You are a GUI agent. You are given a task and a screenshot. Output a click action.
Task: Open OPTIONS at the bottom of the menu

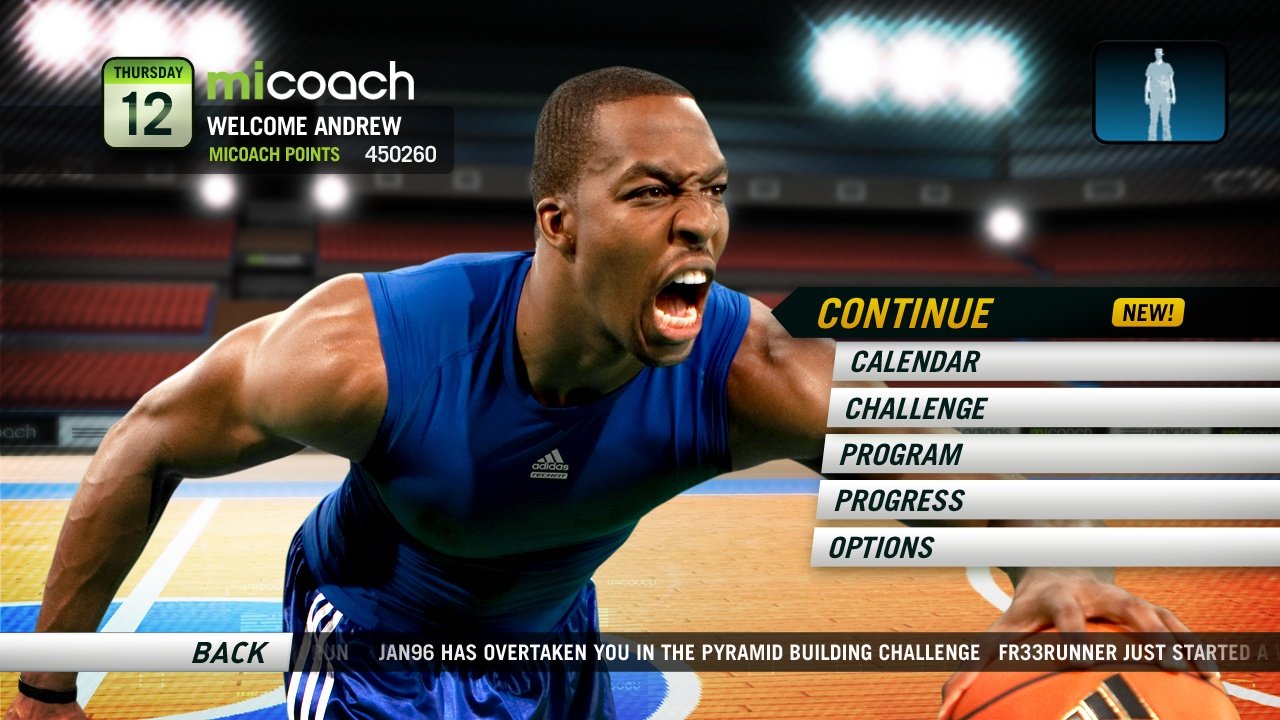tap(884, 548)
